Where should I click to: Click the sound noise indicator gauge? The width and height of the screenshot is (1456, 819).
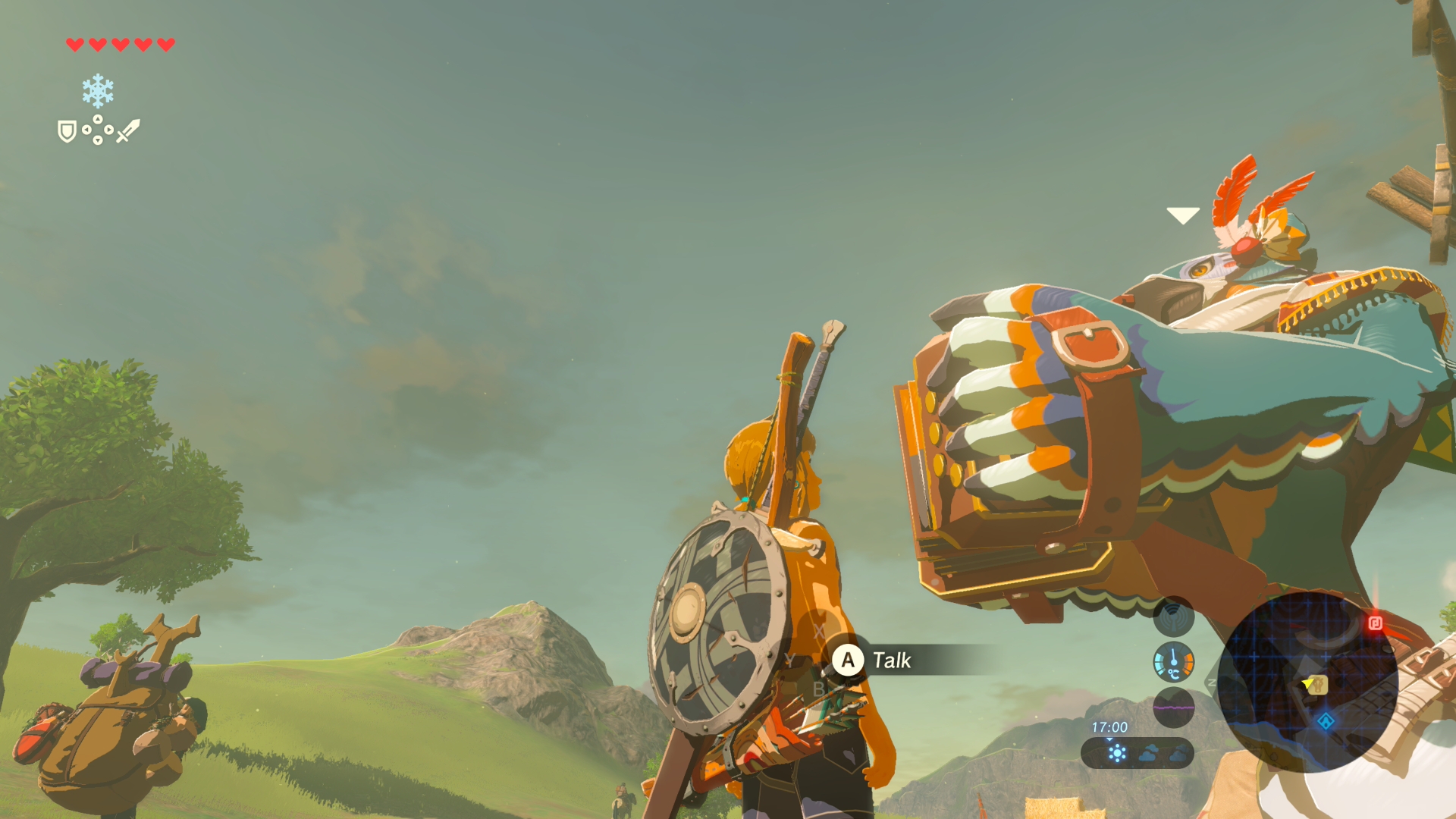point(1173,707)
